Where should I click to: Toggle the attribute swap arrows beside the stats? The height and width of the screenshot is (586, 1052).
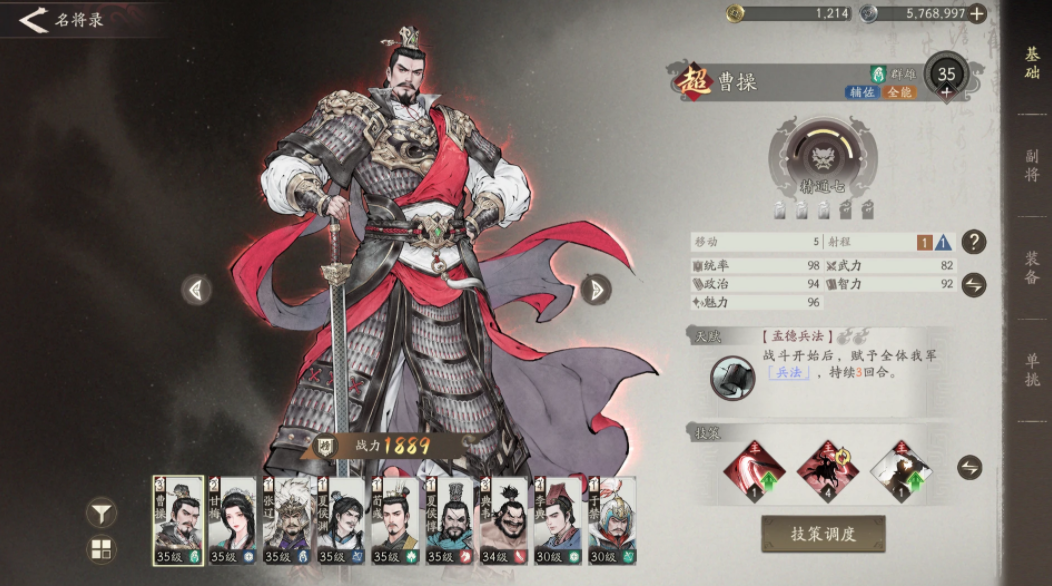[x=973, y=285]
